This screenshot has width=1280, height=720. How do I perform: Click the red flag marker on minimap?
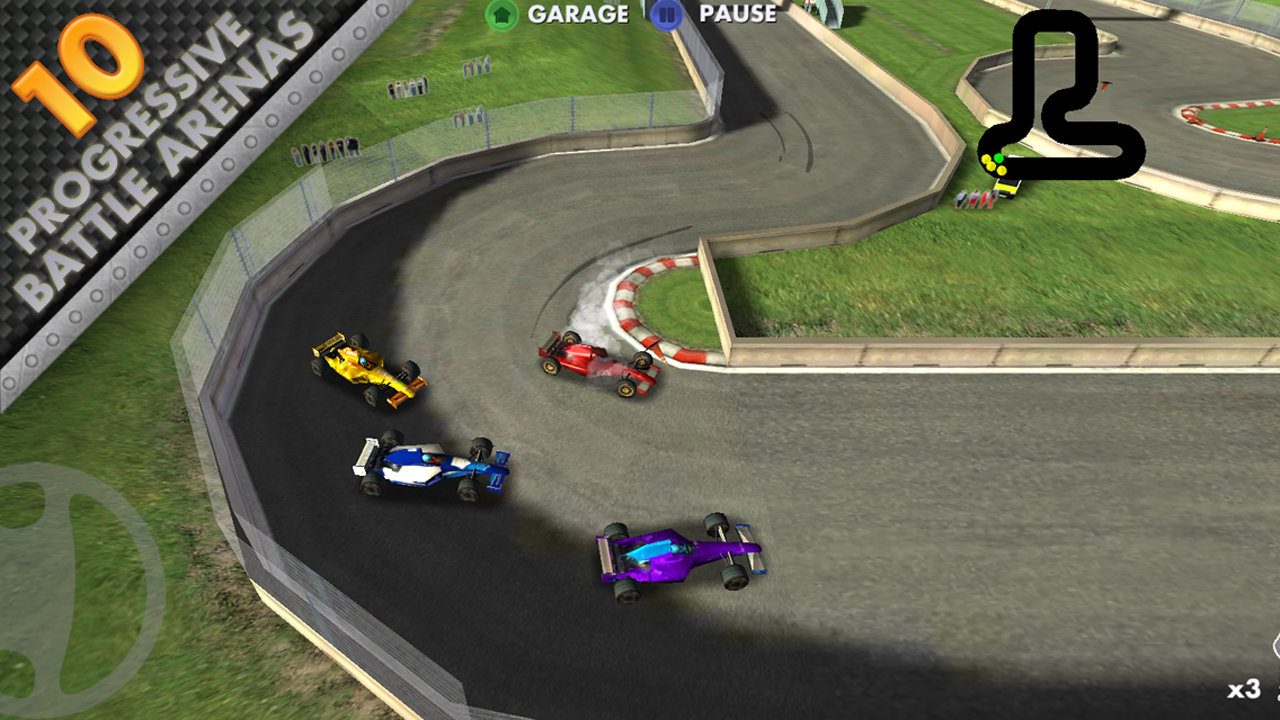[x=1104, y=87]
